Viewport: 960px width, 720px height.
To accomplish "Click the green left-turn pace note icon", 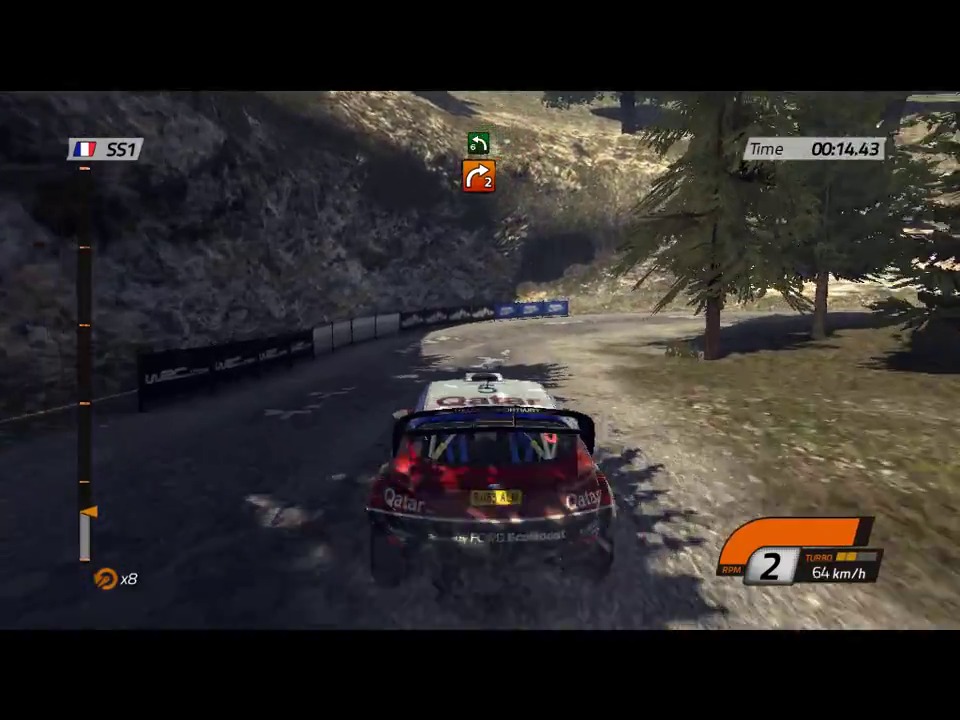I will coord(479,144).
